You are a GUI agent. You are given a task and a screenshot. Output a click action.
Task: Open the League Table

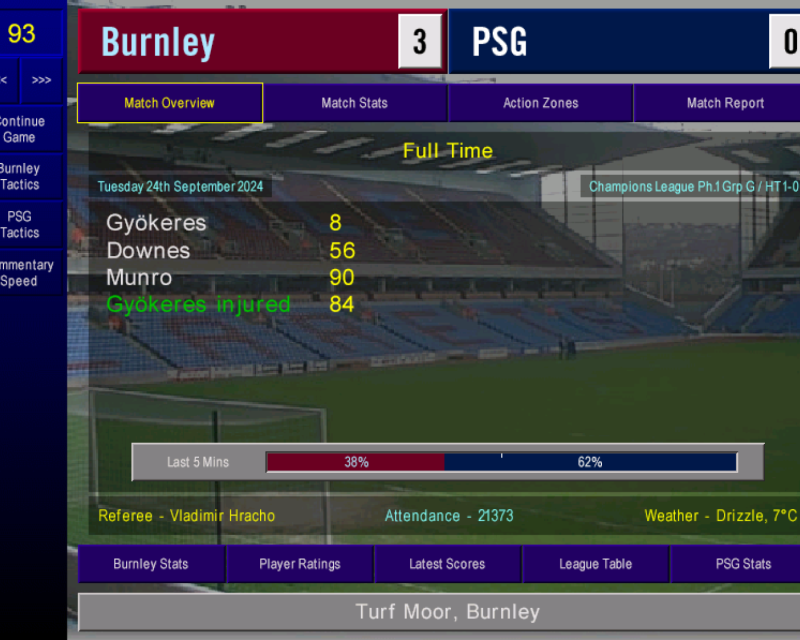tap(595, 564)
